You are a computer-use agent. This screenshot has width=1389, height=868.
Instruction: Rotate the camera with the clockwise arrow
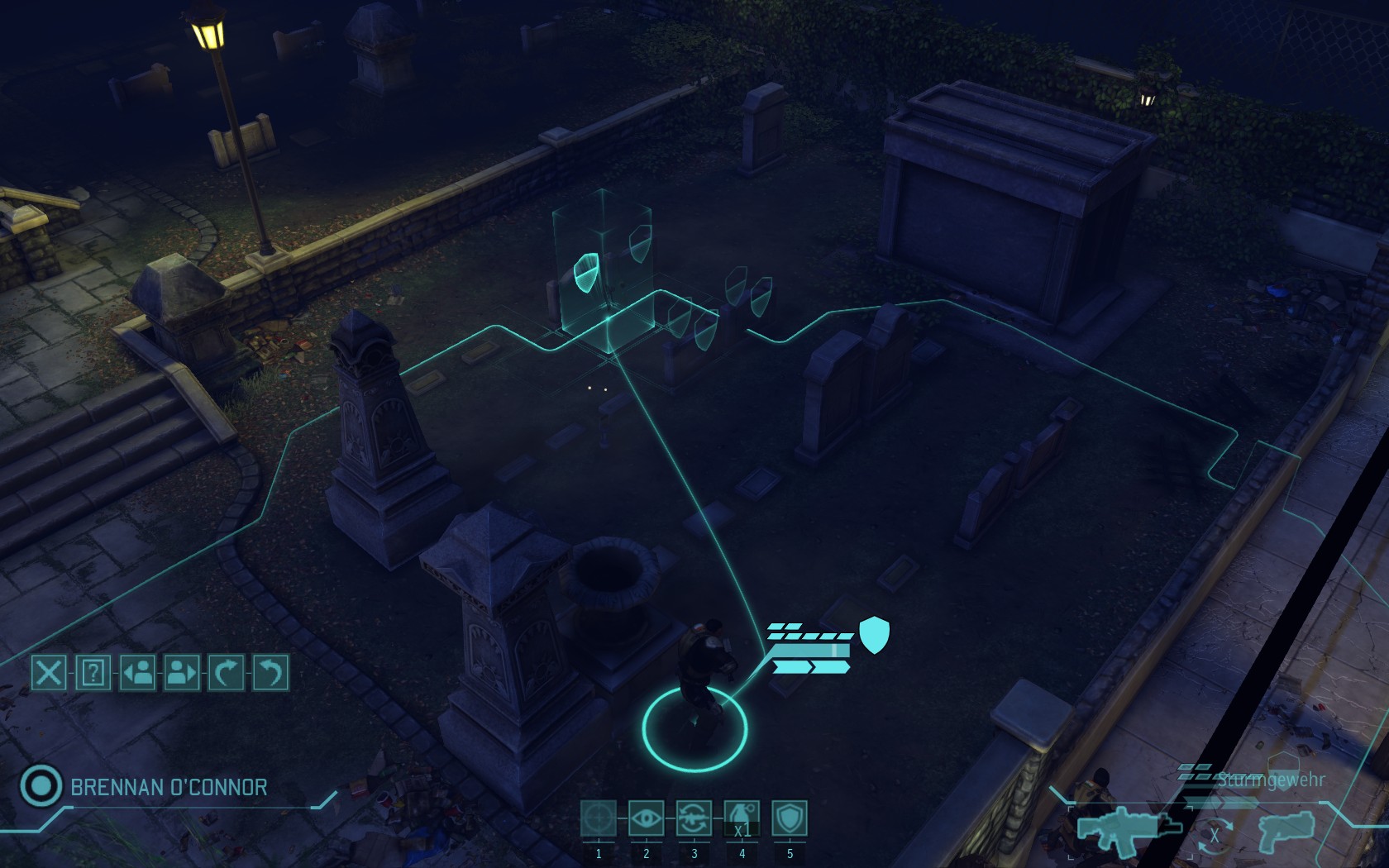[x=227, y=672]
